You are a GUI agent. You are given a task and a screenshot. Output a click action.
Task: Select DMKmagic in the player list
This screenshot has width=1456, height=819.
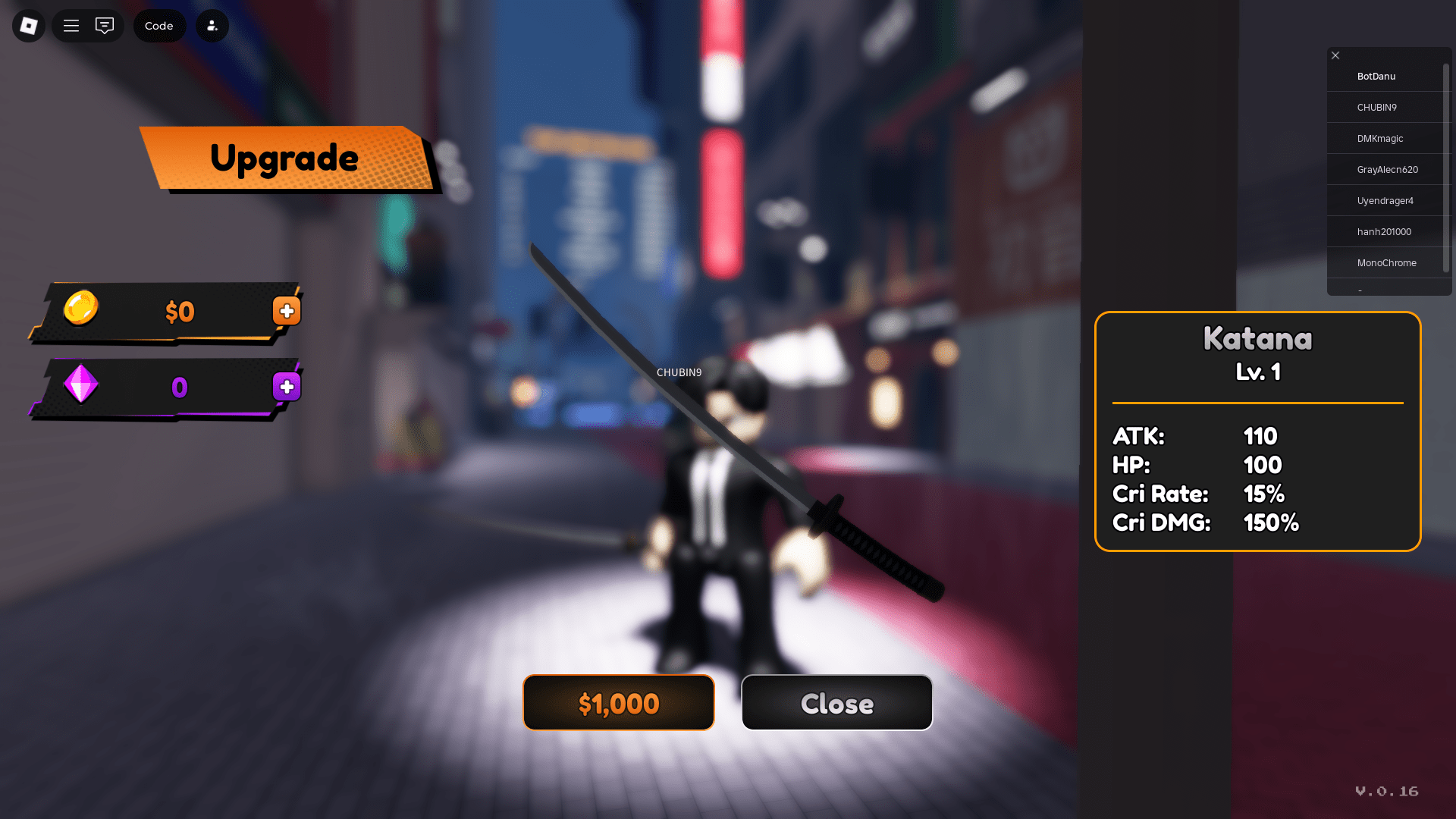tap(1380, 138)
